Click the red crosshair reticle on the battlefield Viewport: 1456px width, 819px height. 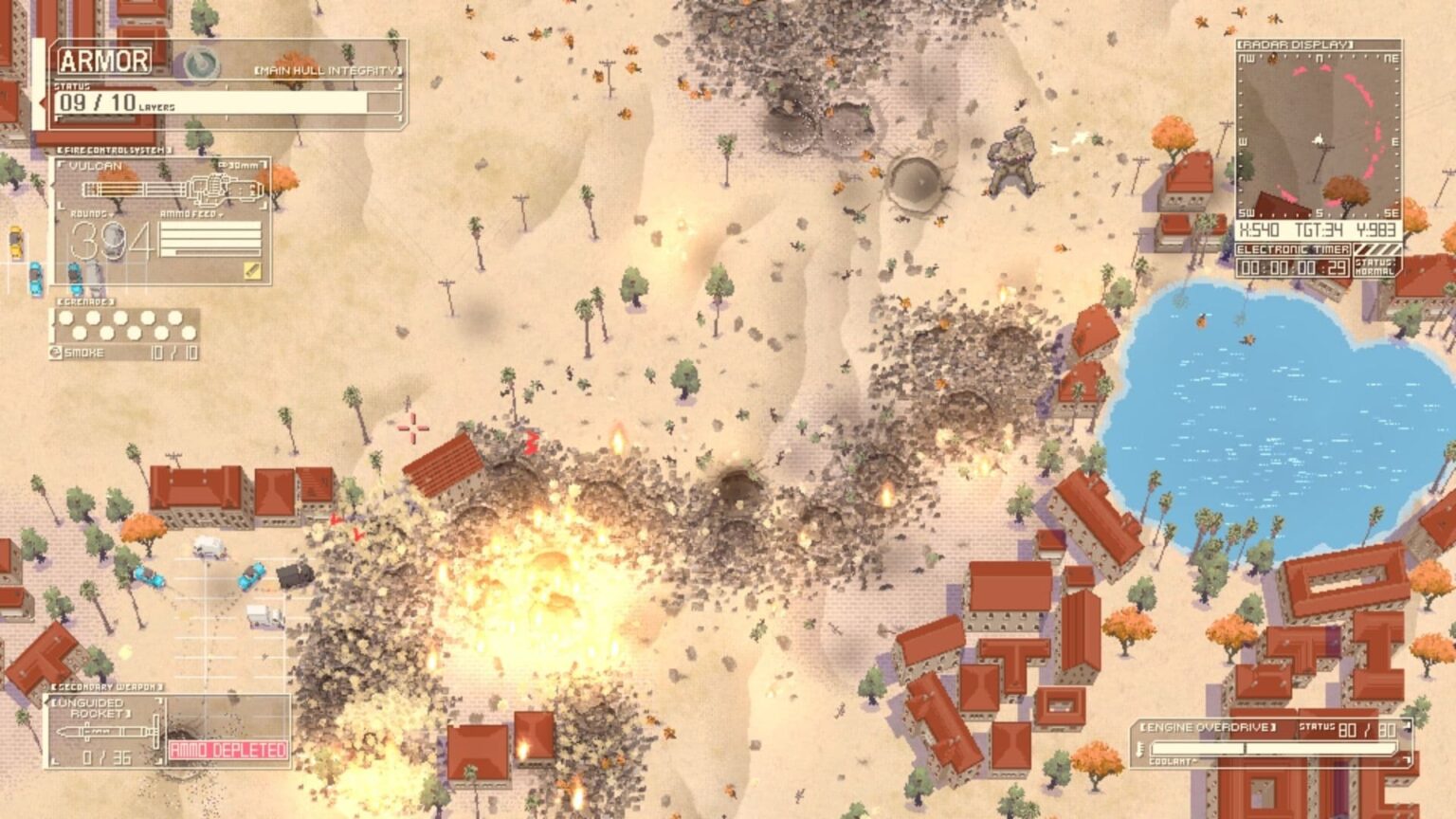pos(412,428)
